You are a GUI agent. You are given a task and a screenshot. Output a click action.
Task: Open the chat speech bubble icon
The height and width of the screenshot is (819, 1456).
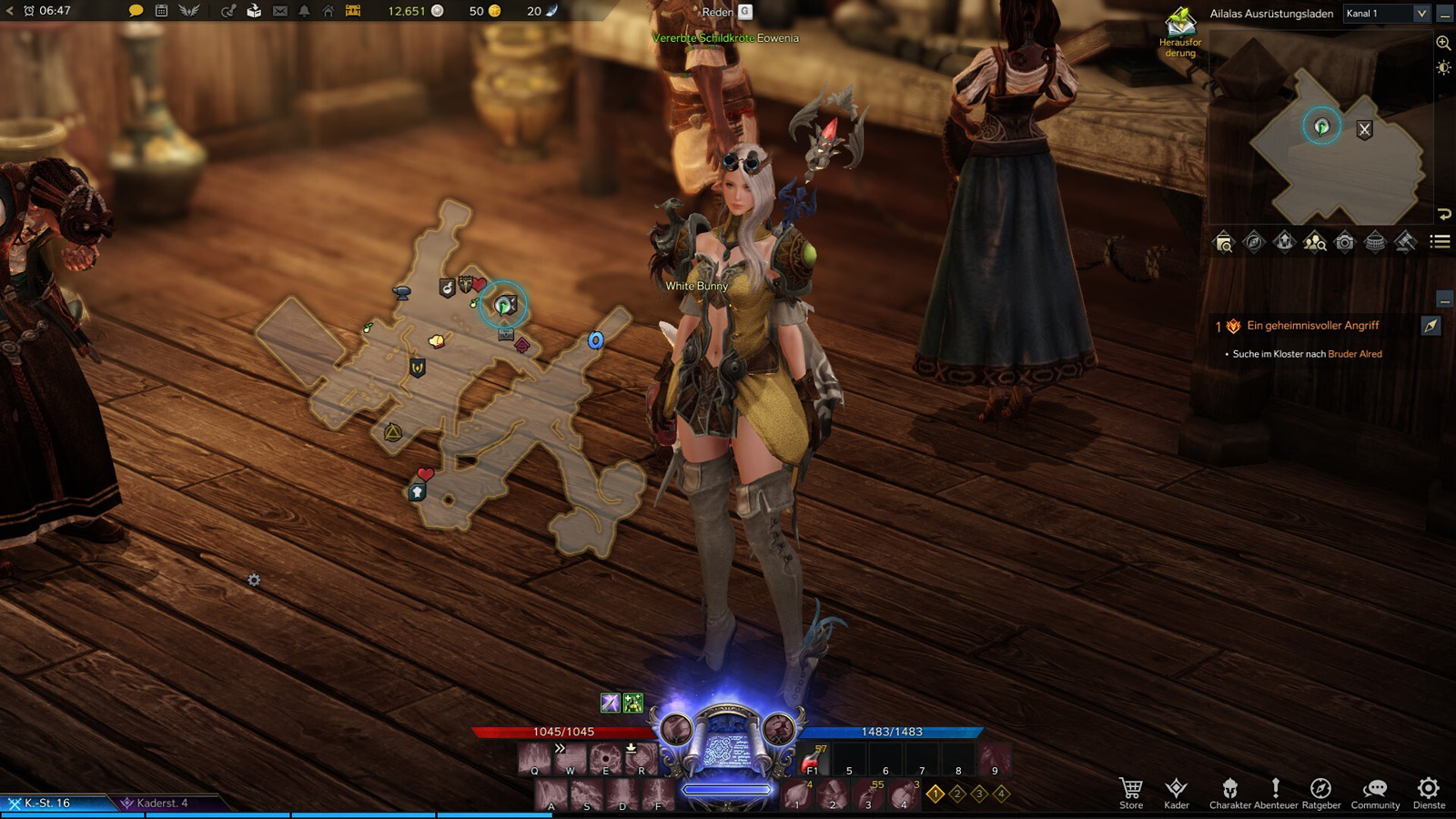tap(136, 11)
